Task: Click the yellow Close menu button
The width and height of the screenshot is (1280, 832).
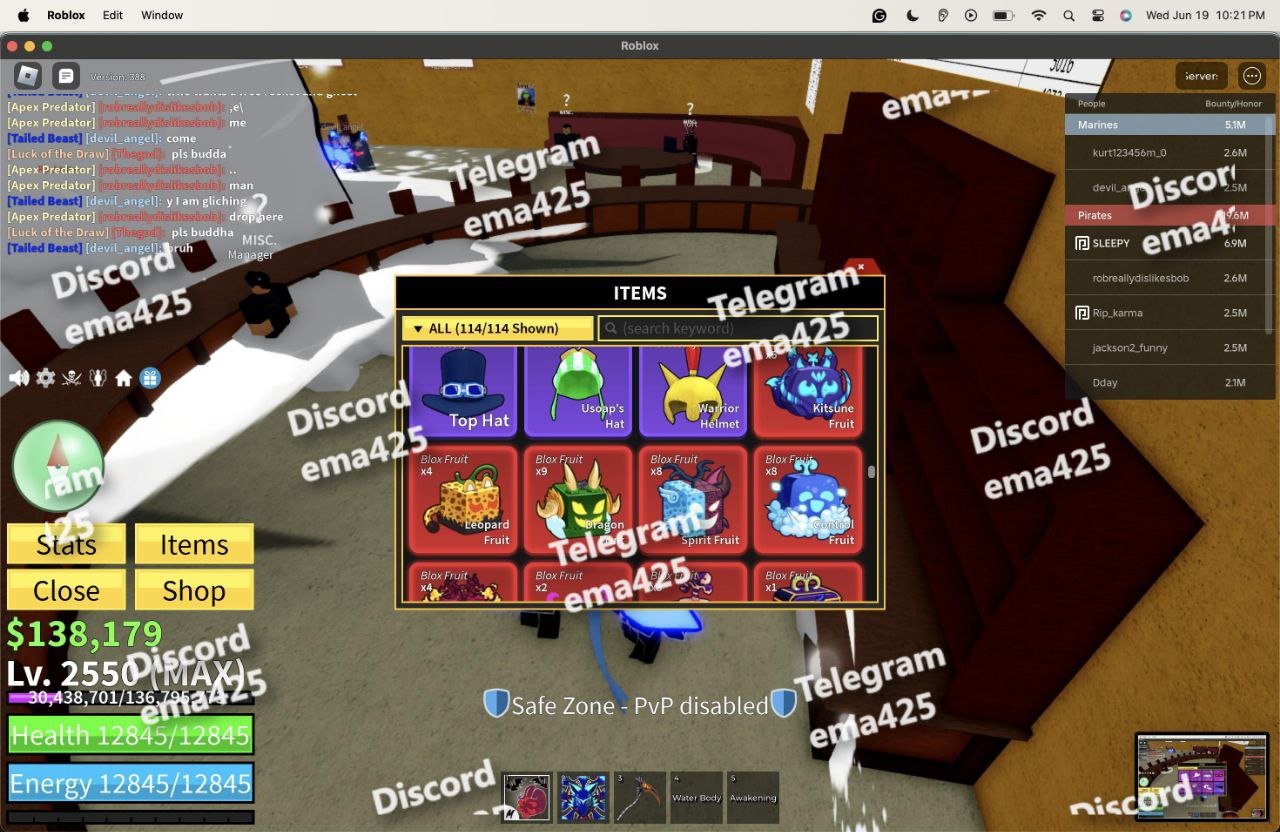Action: (x=66, y=590)
